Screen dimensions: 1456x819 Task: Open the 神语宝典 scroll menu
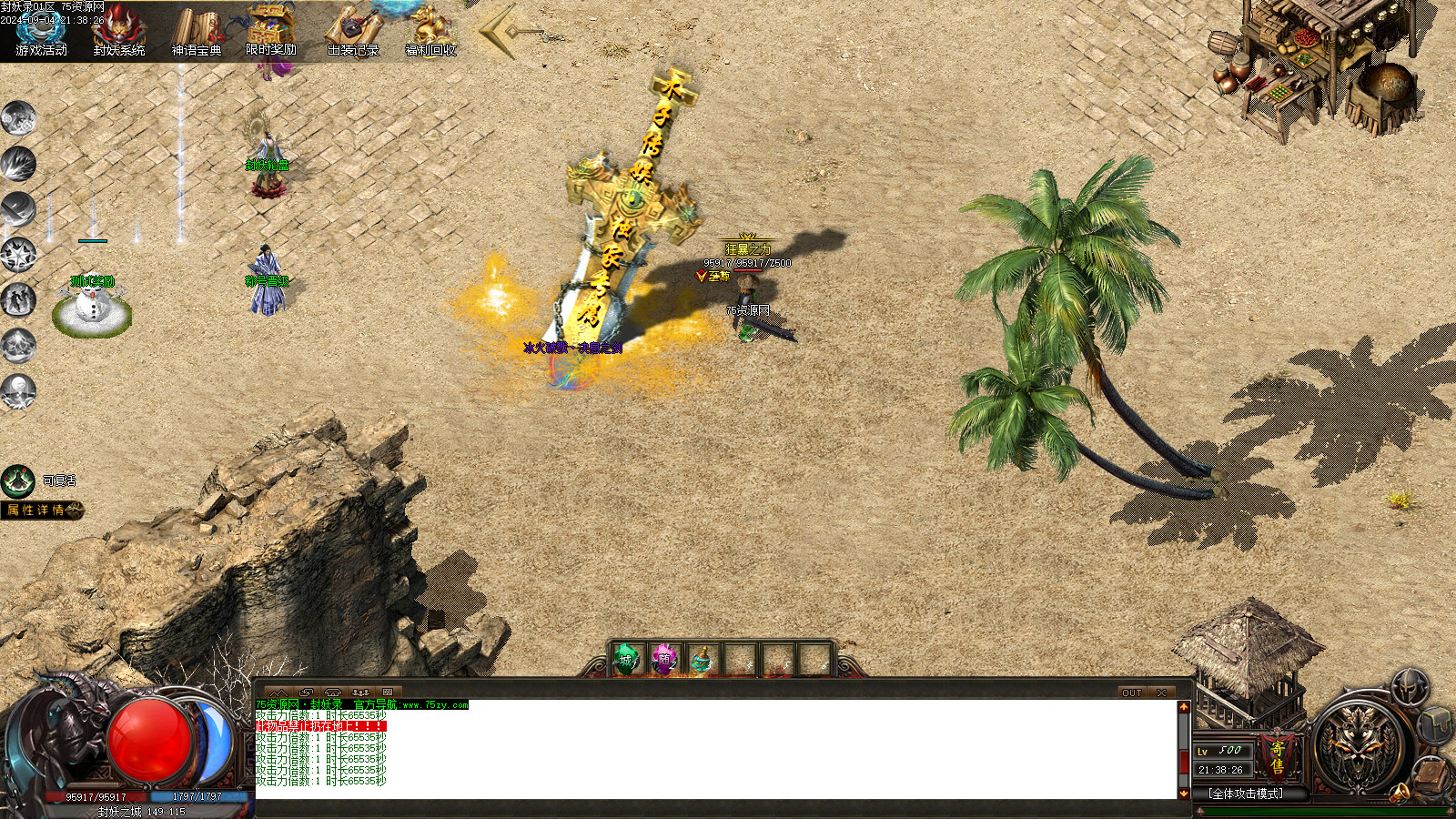coord(197,30)
